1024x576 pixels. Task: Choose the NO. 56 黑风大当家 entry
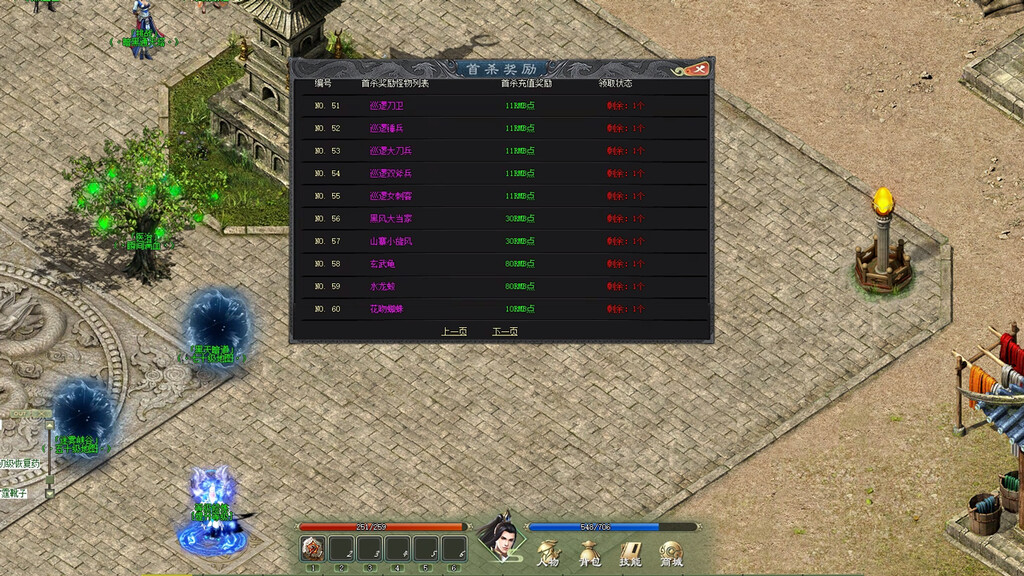tap(505, 218)
